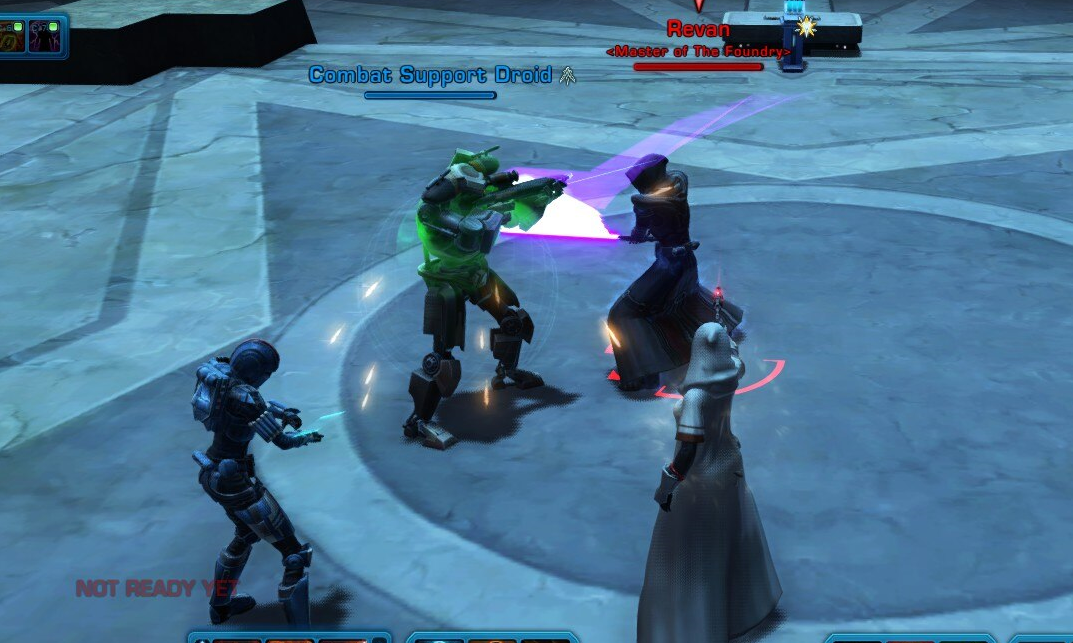The image size is (1073, 643).
Task: Target the Combat Support Droid nameplate
Action: click(430, 75)
